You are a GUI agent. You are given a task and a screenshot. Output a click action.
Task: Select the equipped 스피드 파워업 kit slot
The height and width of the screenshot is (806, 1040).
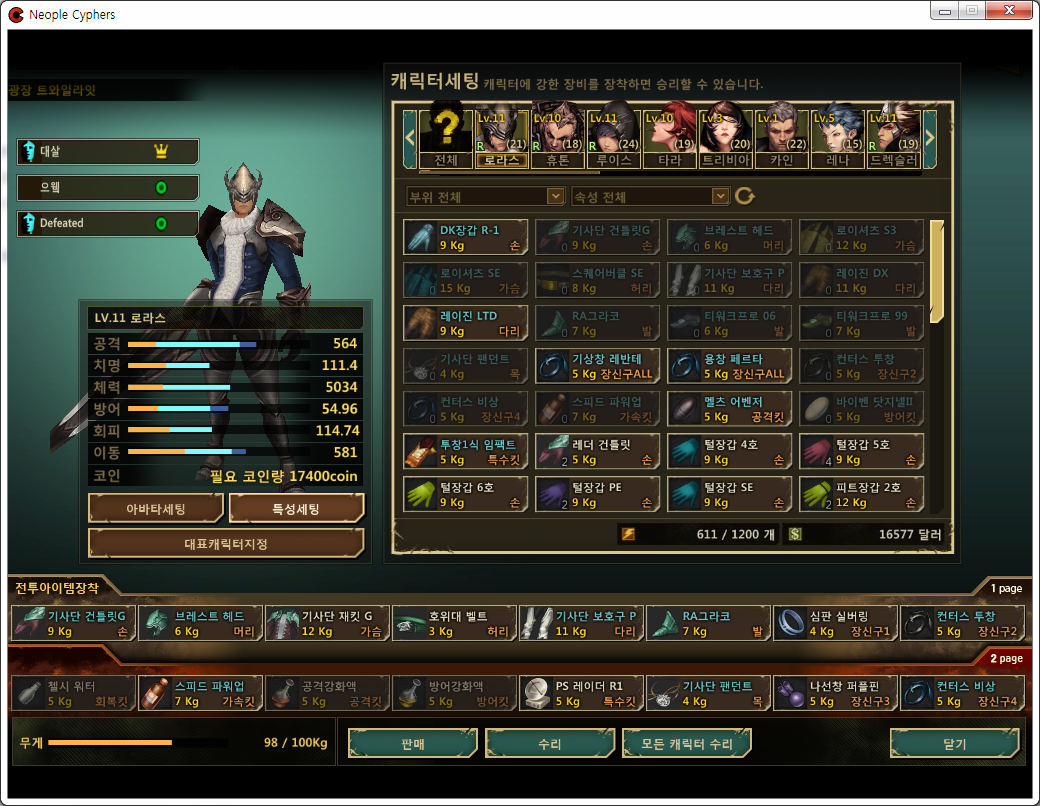click(x=199, y=693)
